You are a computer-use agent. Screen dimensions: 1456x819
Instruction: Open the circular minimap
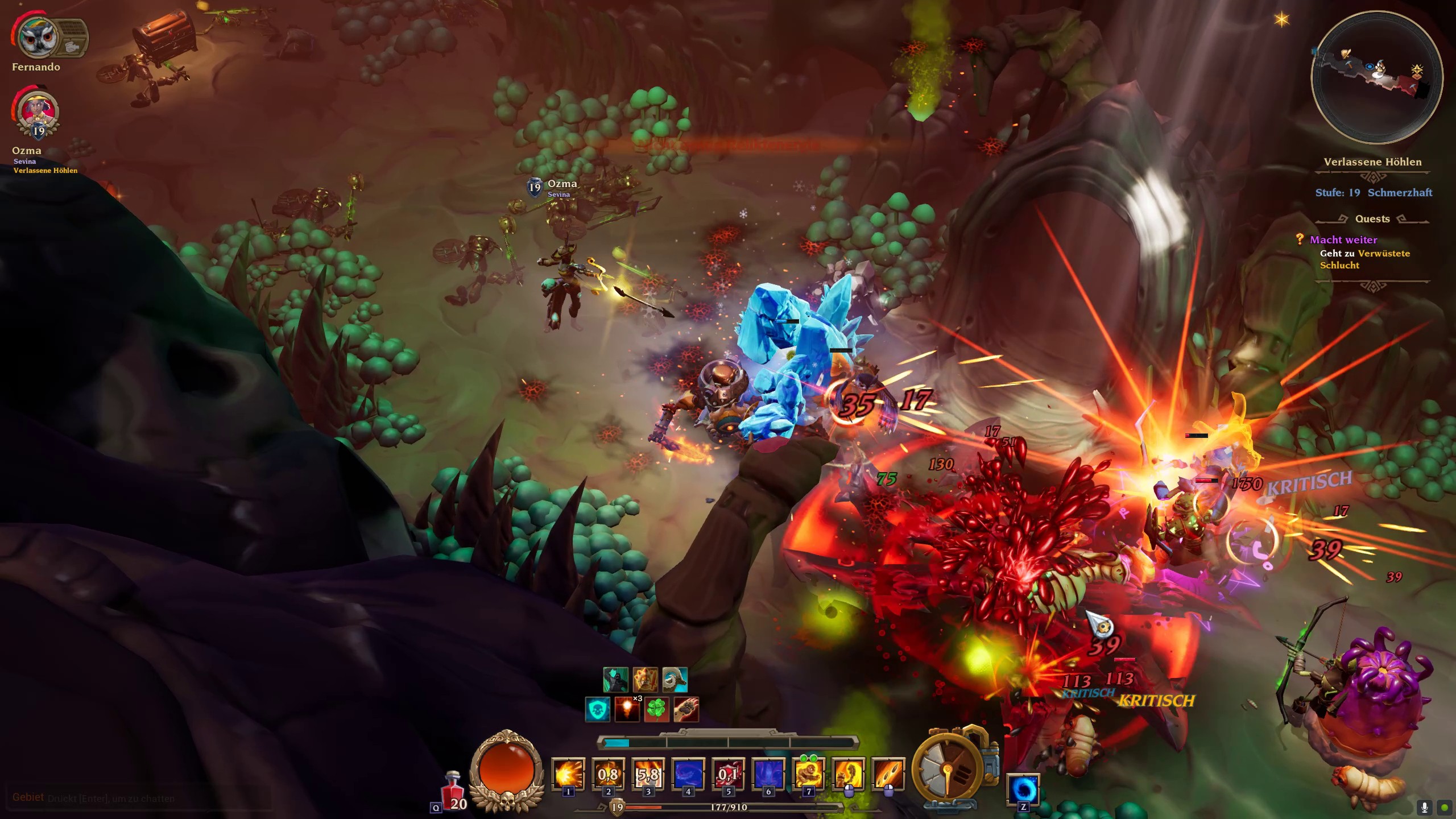[1376, 77]
